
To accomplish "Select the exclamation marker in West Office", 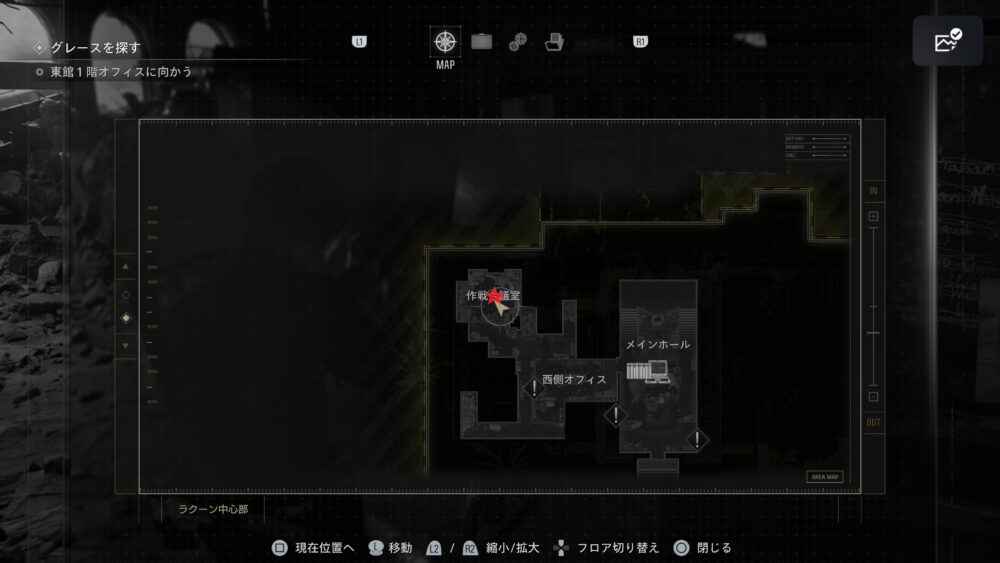I will pyautogui.click(x=535, y=388).
